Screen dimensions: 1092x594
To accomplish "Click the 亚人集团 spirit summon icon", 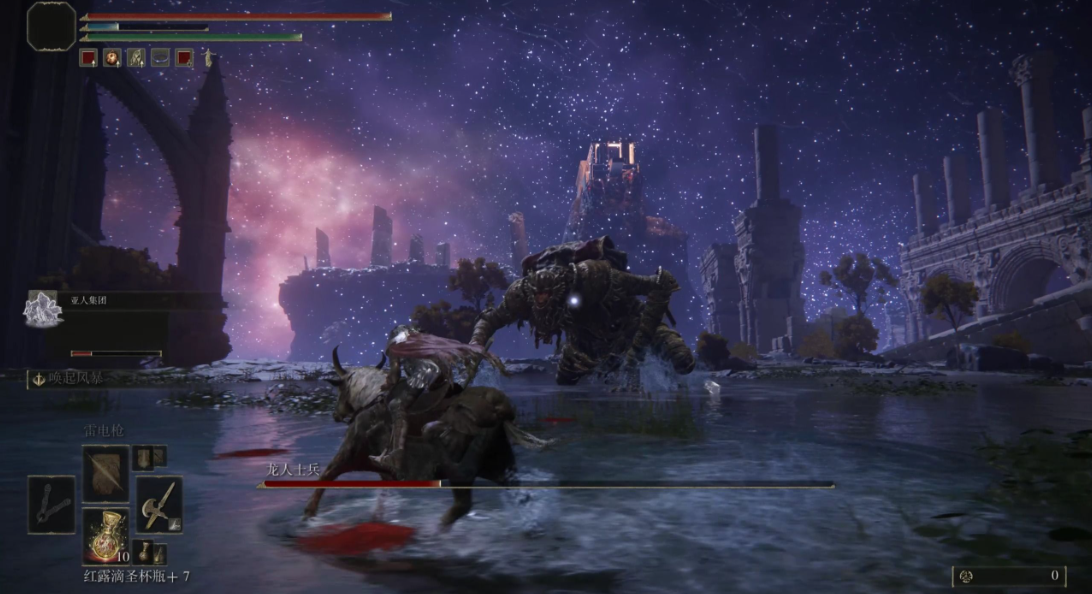I will click(x=43, y=308).
